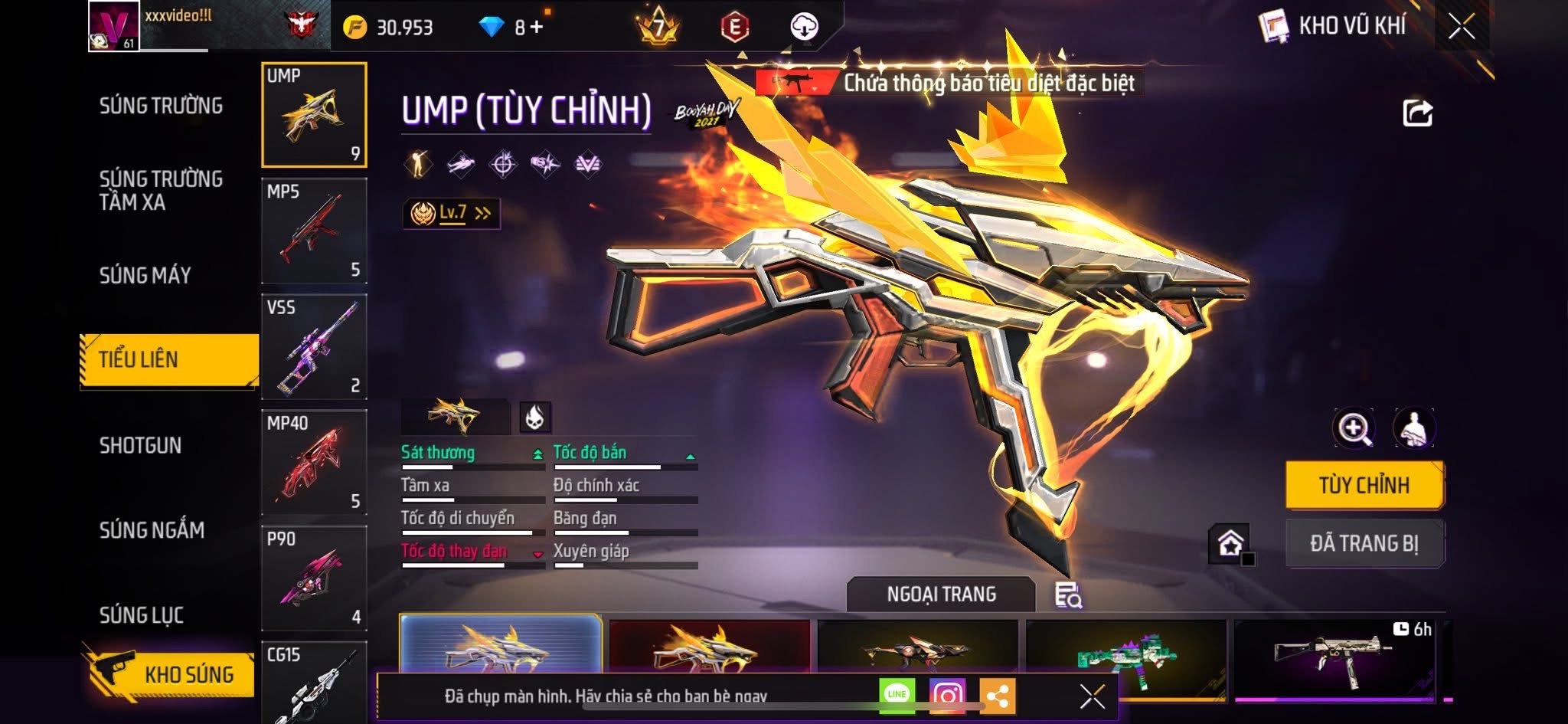The width and height of the screenshot is (1568, 724).
Task: Choose the VSS weapon tile
Action: pos(314,347)
